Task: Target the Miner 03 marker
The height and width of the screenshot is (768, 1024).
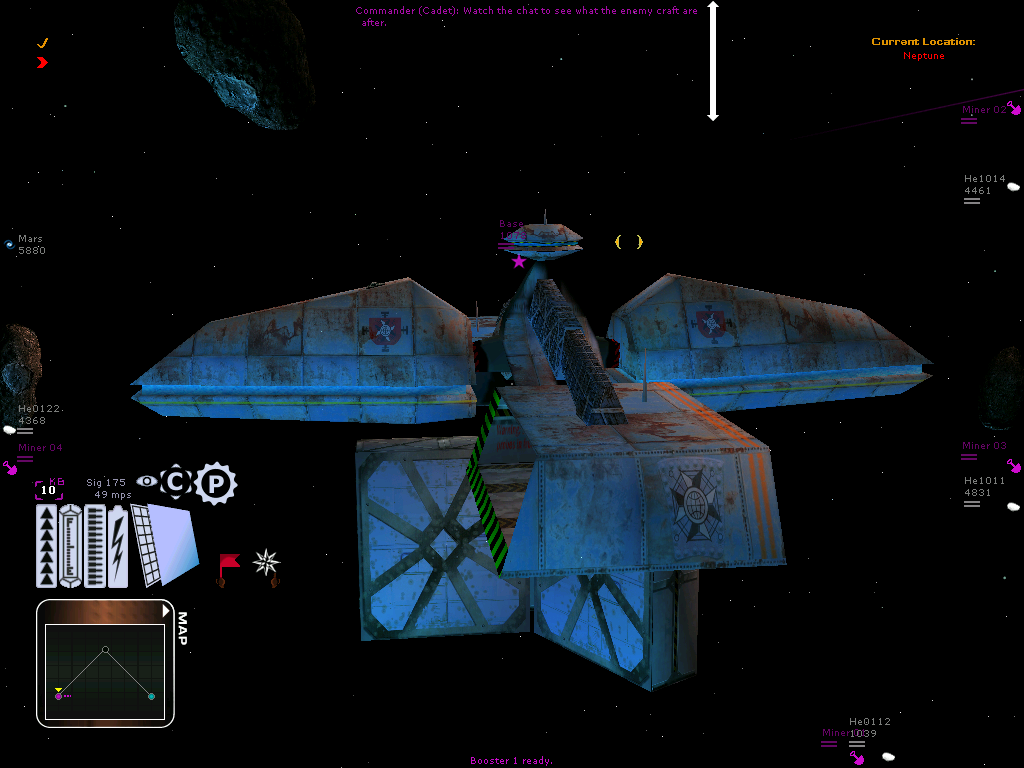Action: click(x=1014, y=465)
